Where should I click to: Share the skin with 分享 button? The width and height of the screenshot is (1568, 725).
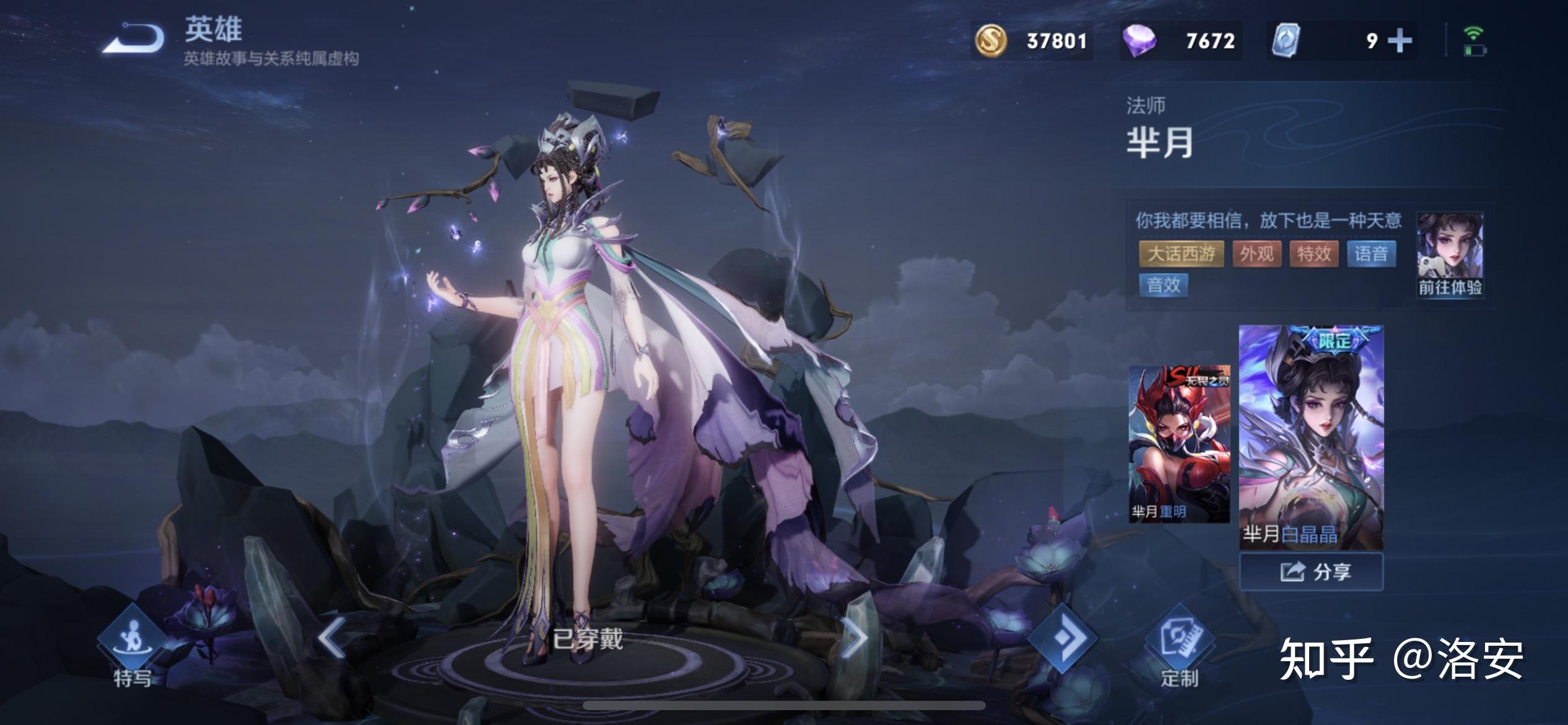click(x=1311, y=571)
